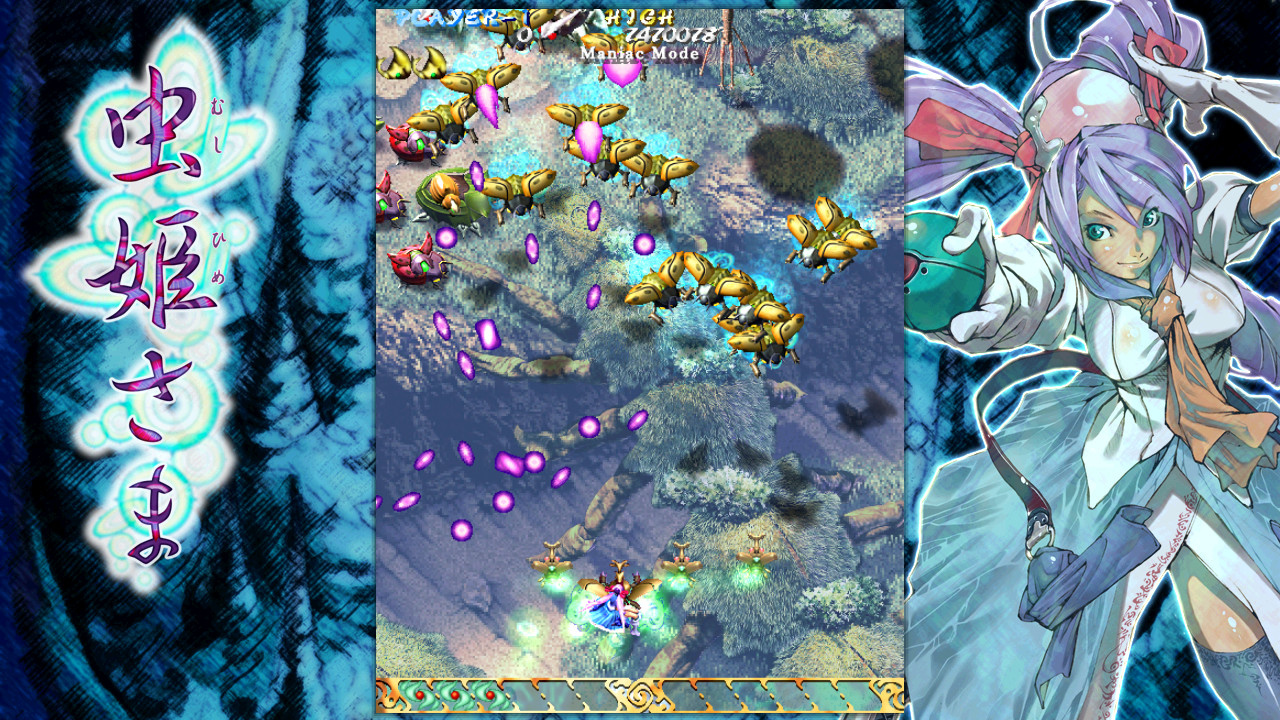The height and width of the screenshot is (720, 1280).
Task: Select the lone golden beetle near the right edge
Action: [x=831, y=236]
